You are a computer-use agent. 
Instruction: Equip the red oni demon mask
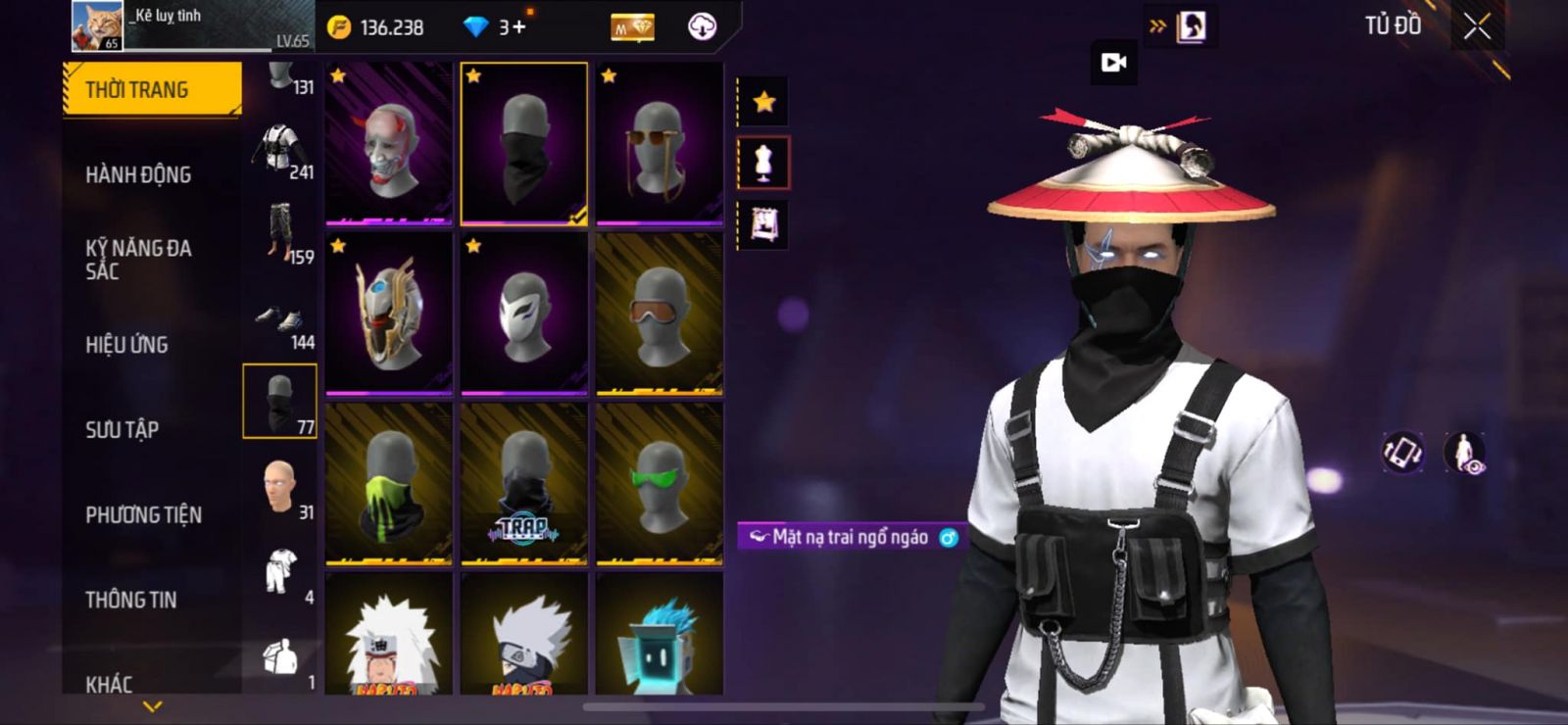[389, 143]
